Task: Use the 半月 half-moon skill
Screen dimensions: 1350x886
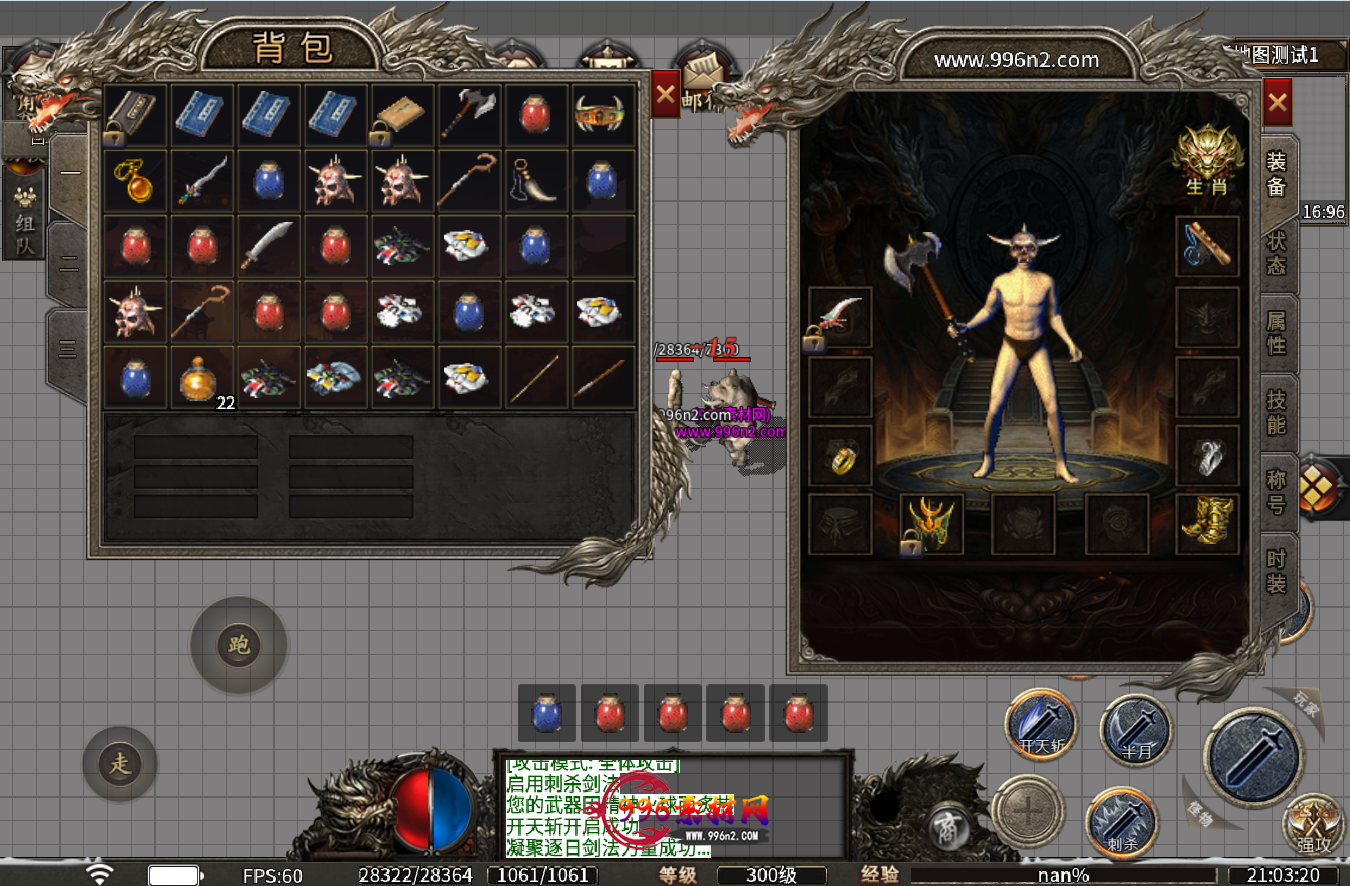Action: tap(1136, 731)
